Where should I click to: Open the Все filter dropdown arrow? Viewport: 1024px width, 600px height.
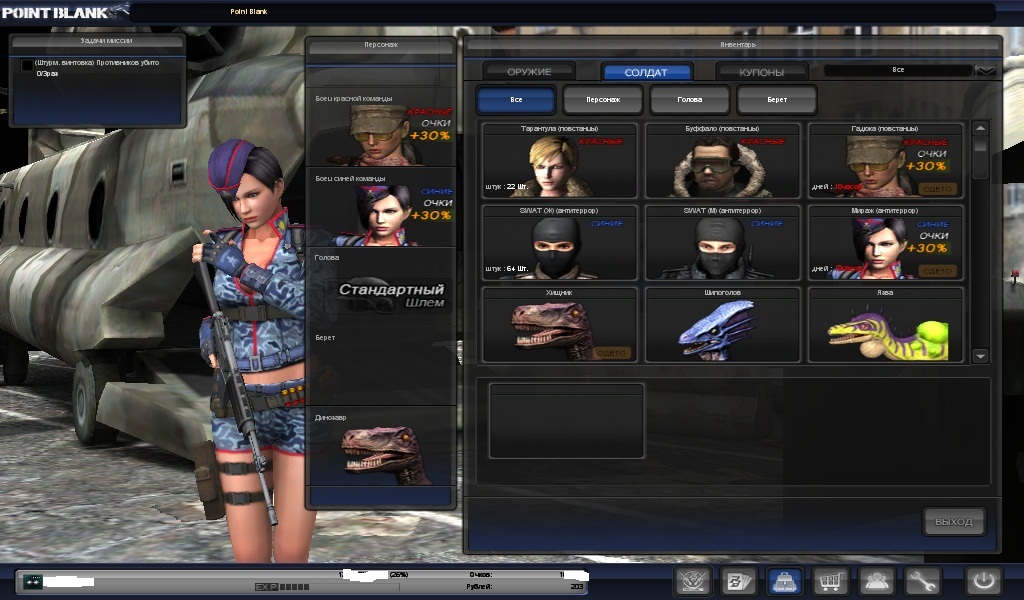click(x=986, y=71)
